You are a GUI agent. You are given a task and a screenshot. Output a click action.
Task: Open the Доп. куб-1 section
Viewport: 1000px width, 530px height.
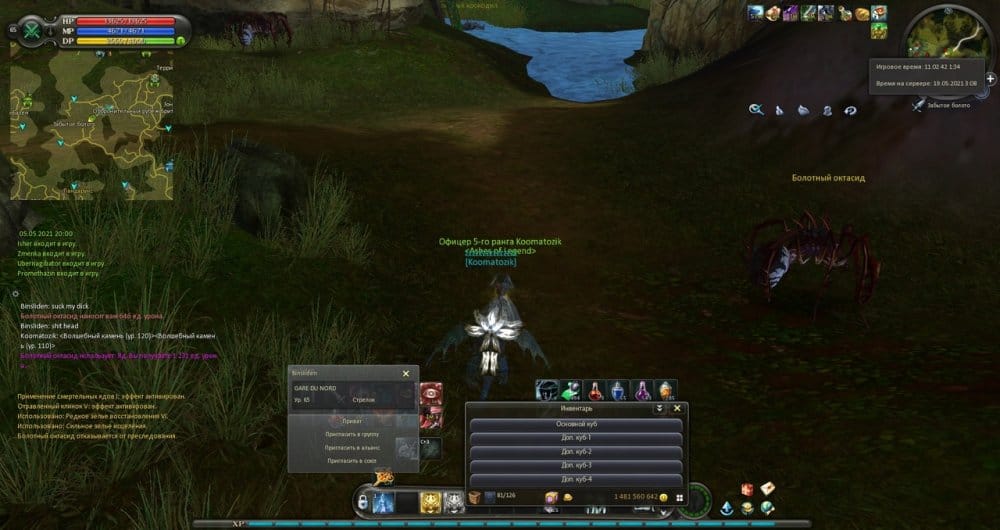point(575,438)
